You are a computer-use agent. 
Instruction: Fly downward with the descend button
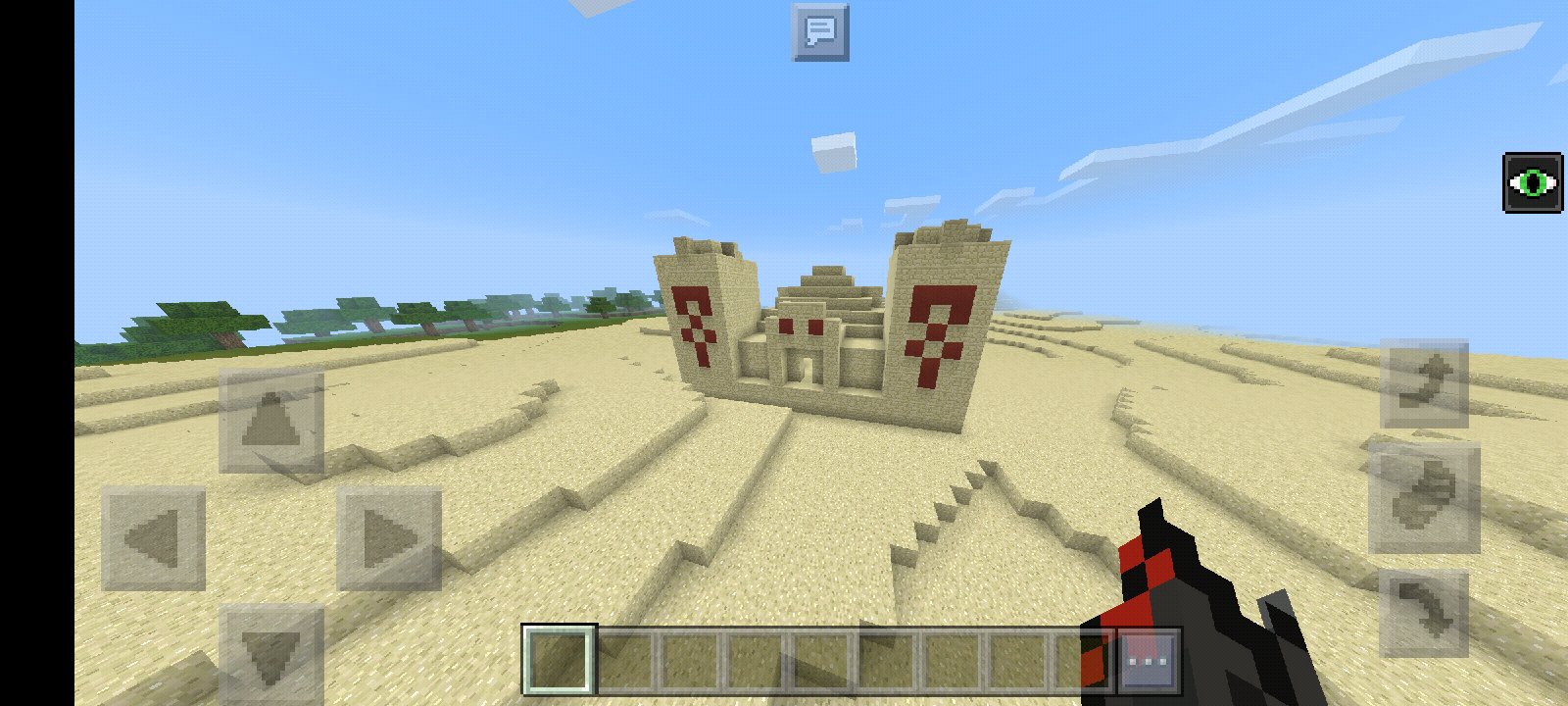pyautogui.click(x=1424, y=613)
